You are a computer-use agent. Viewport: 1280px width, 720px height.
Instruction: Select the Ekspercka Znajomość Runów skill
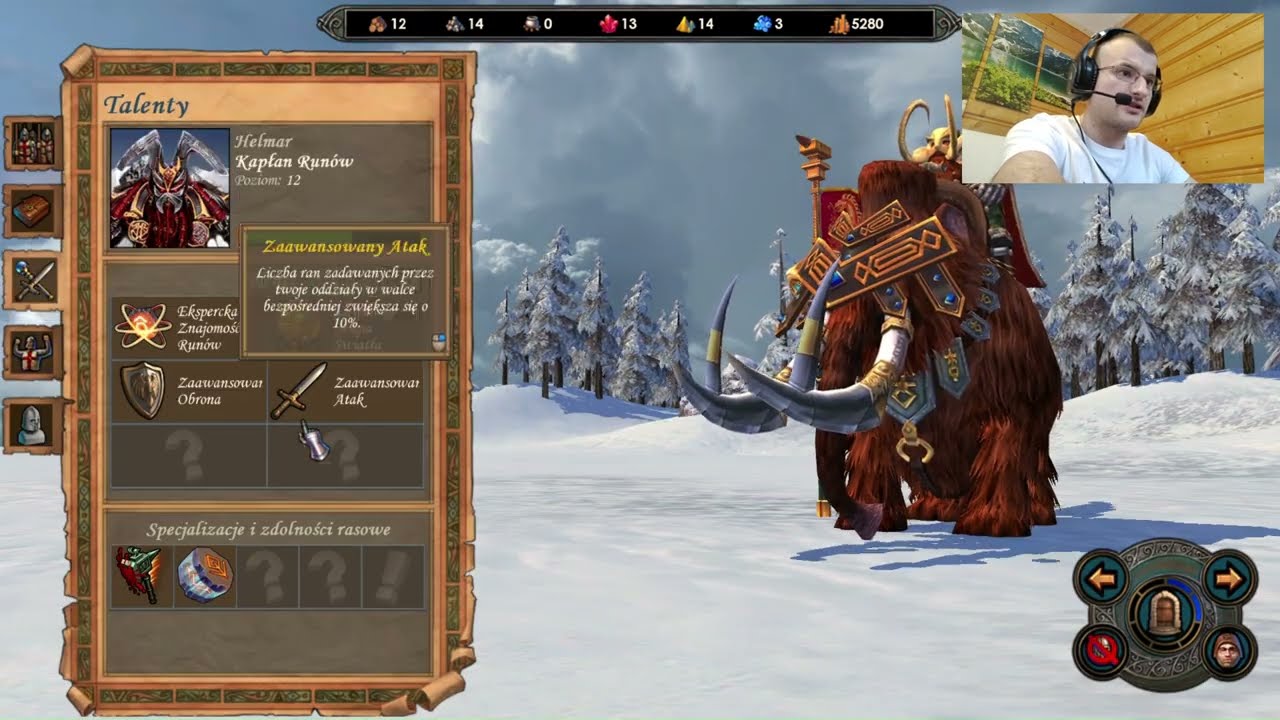(x=141, y=326)
